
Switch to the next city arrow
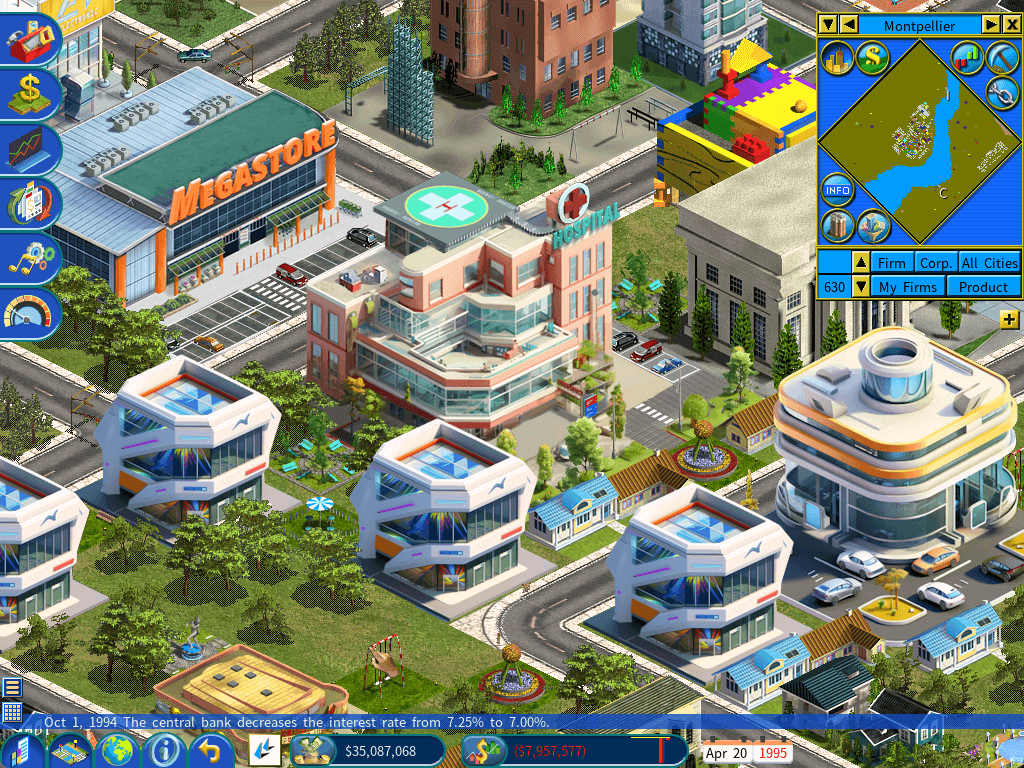point(990,25)
